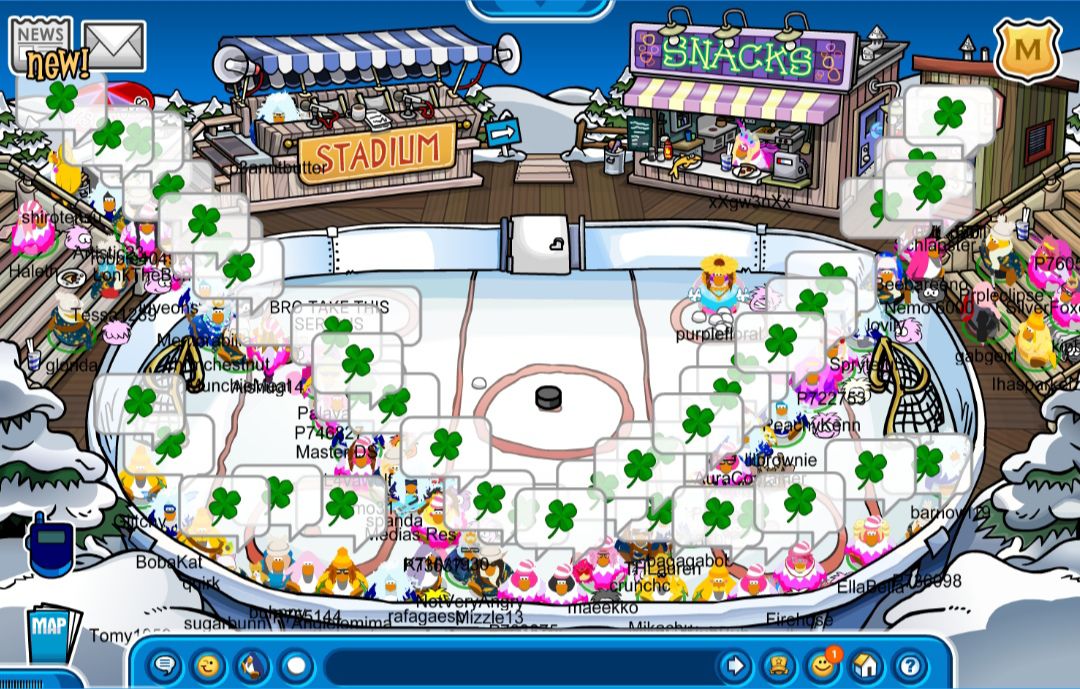Throw a snowball with the snowball button
Viewport: 1080px width, 689px height.
[x=296, y=665]
